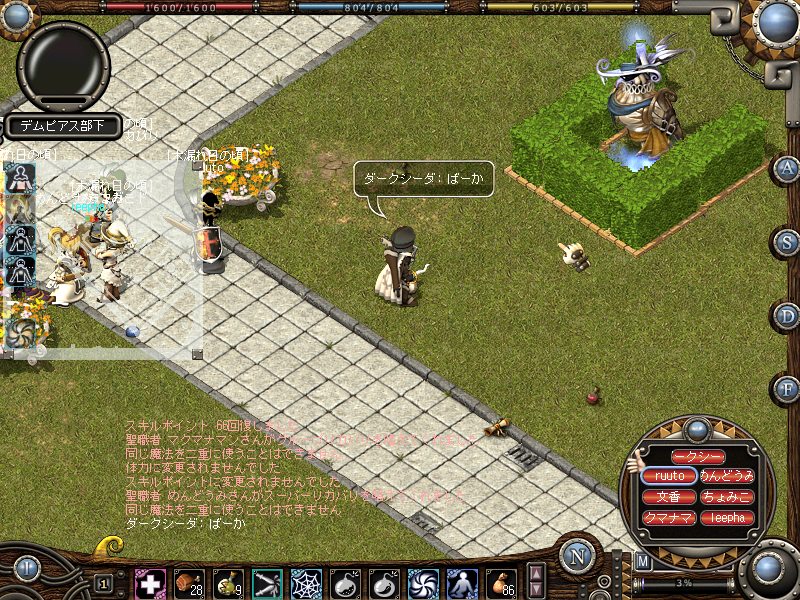Use the glowing figure buff skill
800x600 pixels.
pyautogui.click(x=462, y=583)
